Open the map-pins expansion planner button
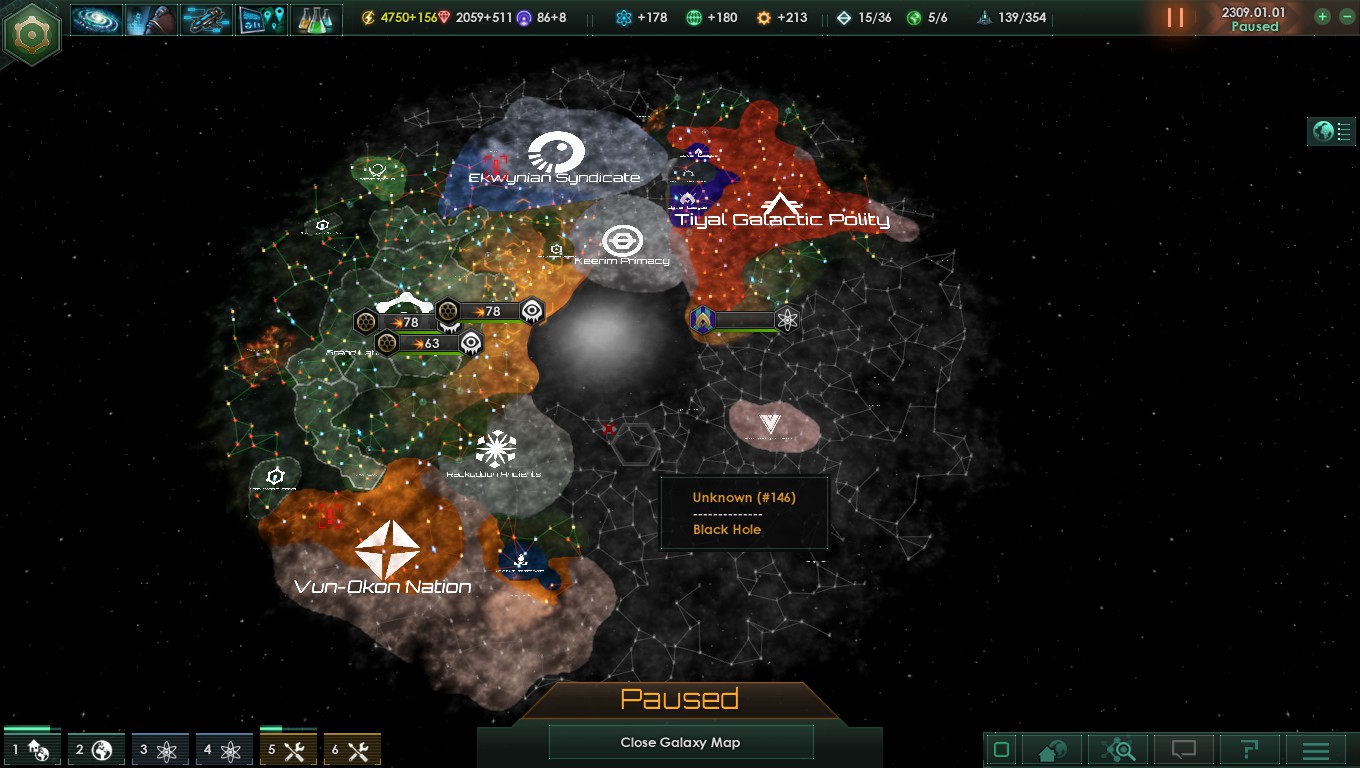1360x768 pixels. coord(261,19)
